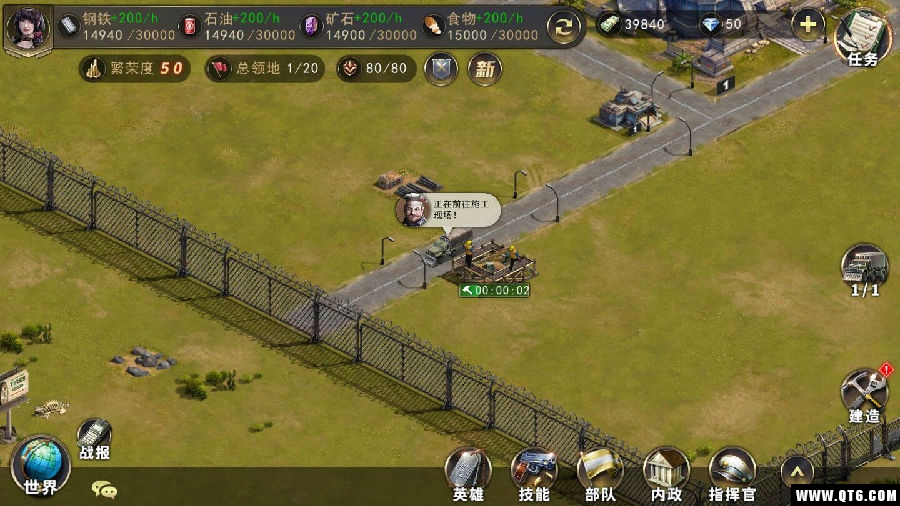
Task: Select the 1/1 construction vehicle queue icon
Action: [x=863, y=268]
